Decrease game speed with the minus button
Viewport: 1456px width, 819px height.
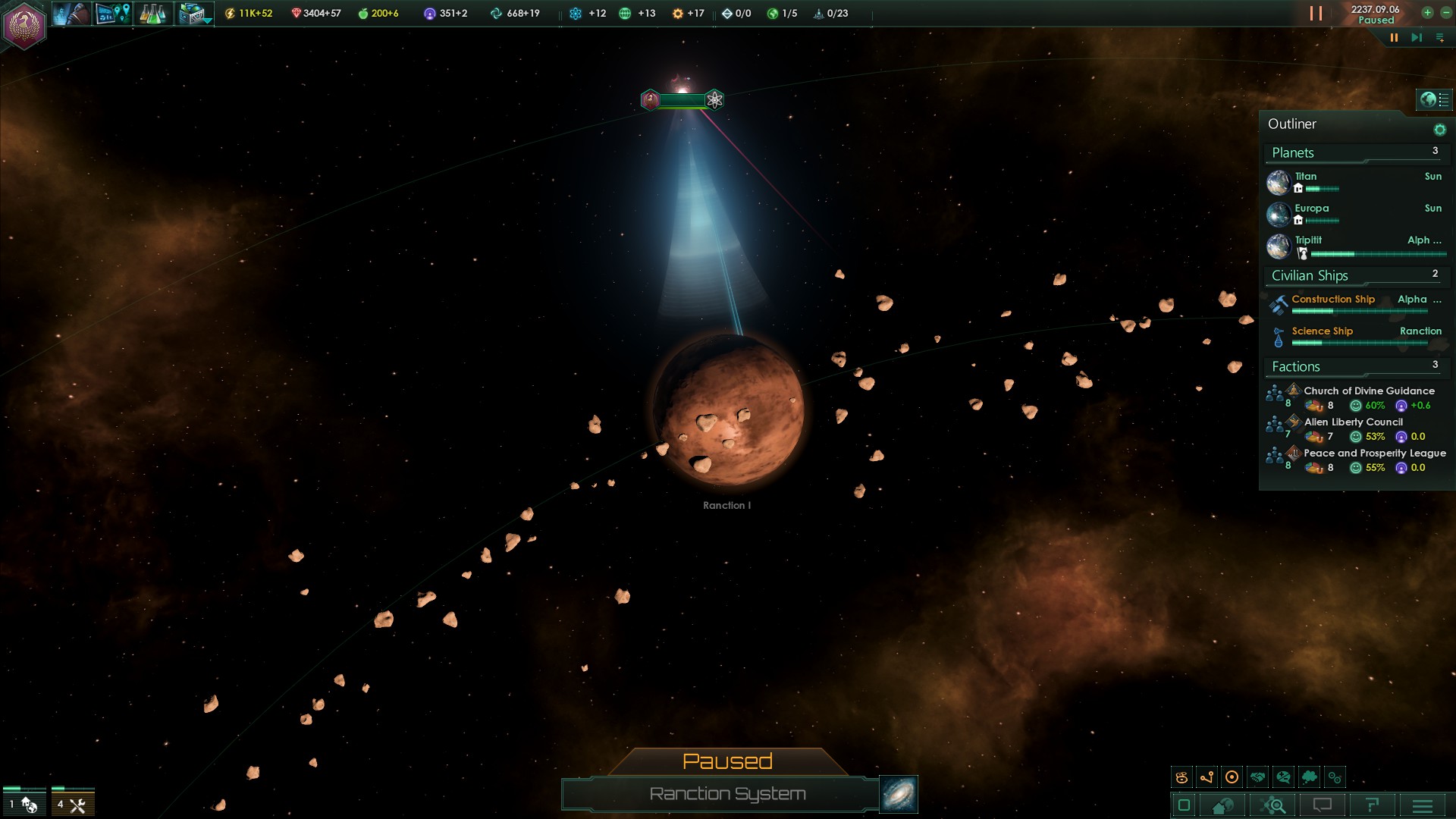pyautogui.click(x=1445, y=13)
